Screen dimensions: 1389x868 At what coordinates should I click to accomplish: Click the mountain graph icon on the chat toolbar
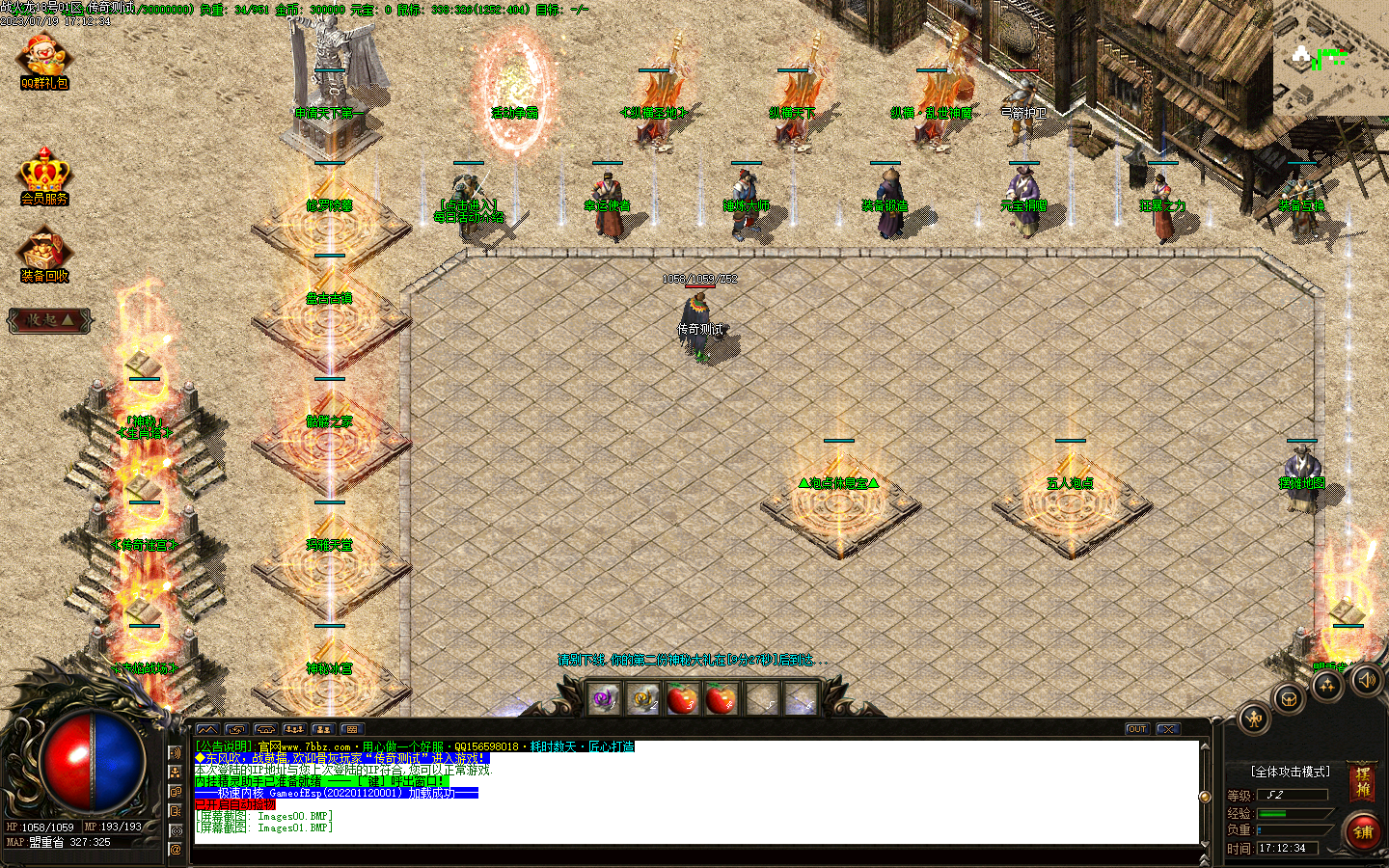coord(207,729)
